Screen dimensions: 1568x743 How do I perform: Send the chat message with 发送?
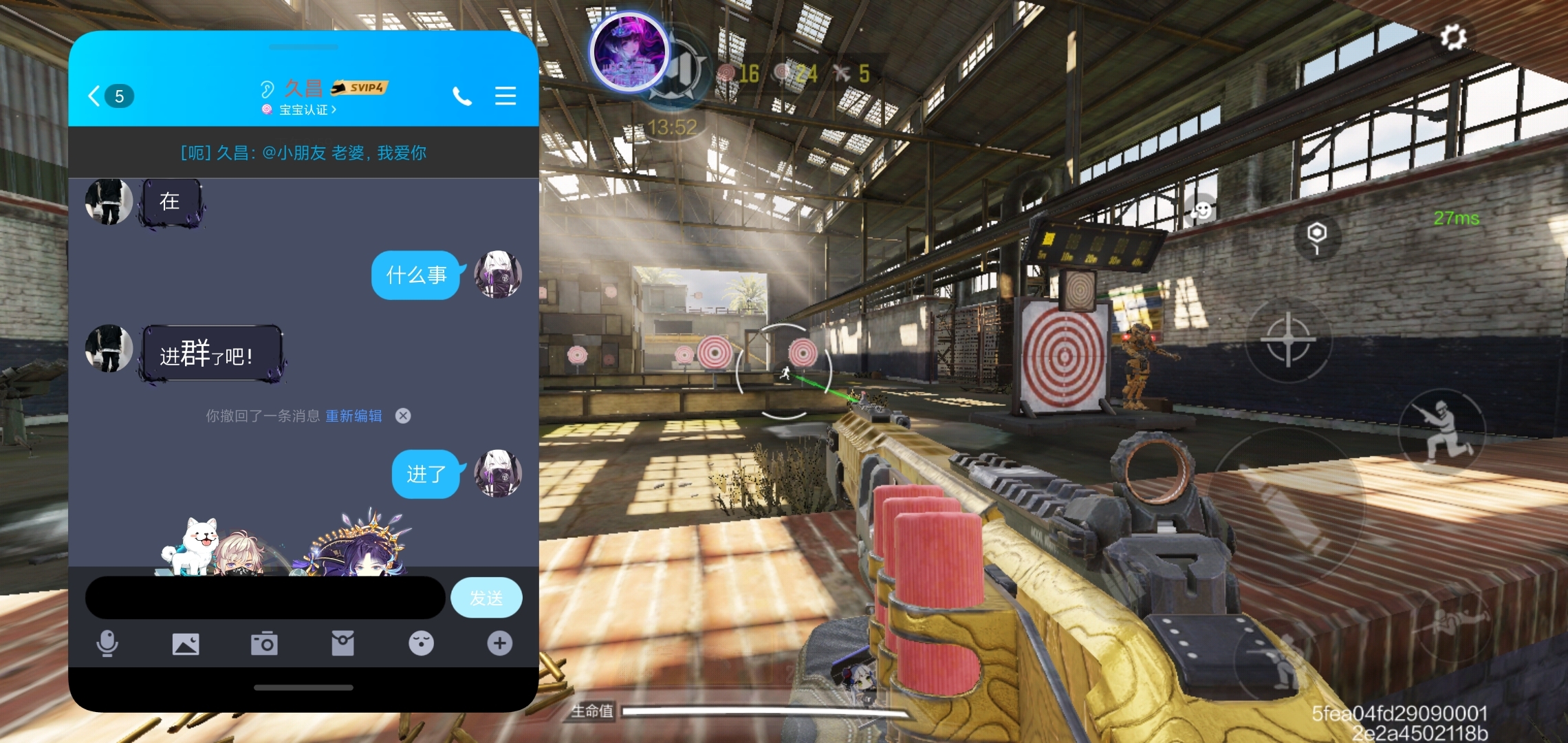pyautogui.click(x=486, y=597)
